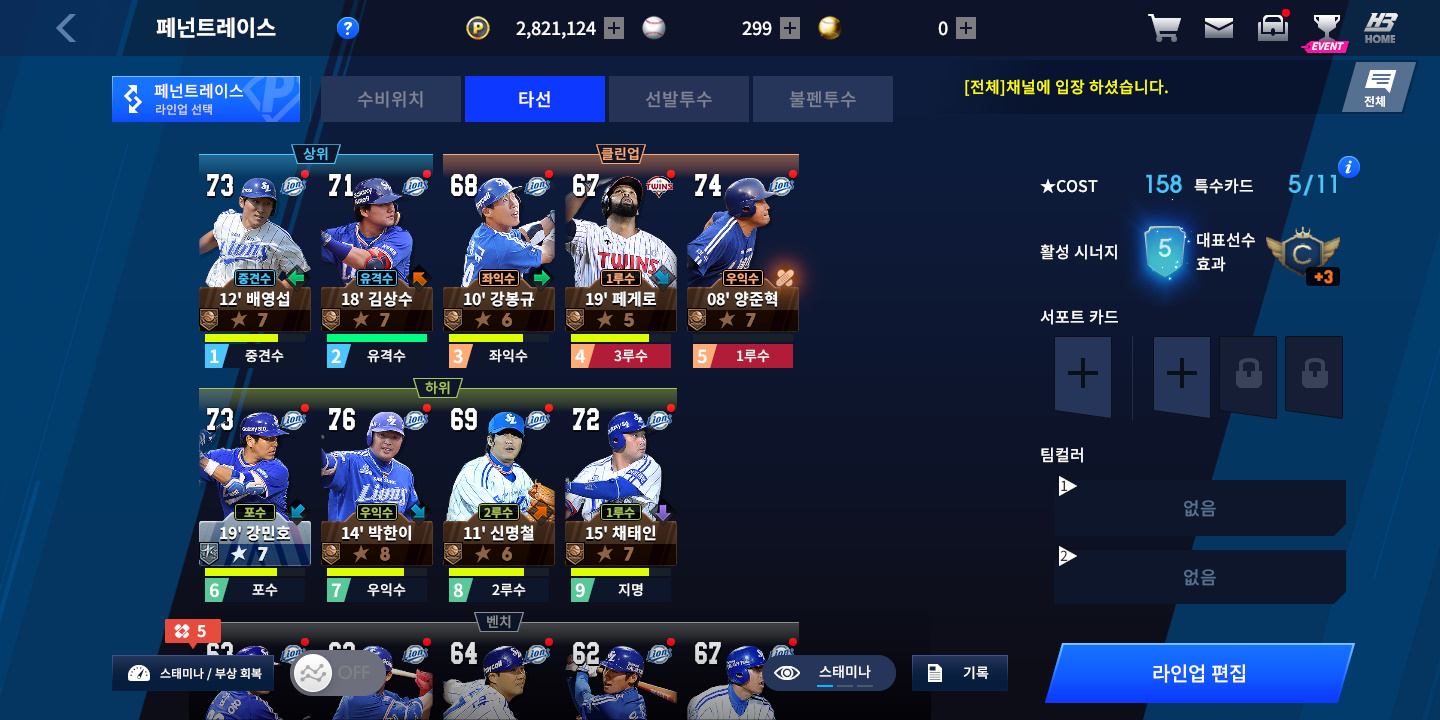Switch to the 수비위치 tab
Viewport: 1440px width, 720px height.
pos(391,99)
